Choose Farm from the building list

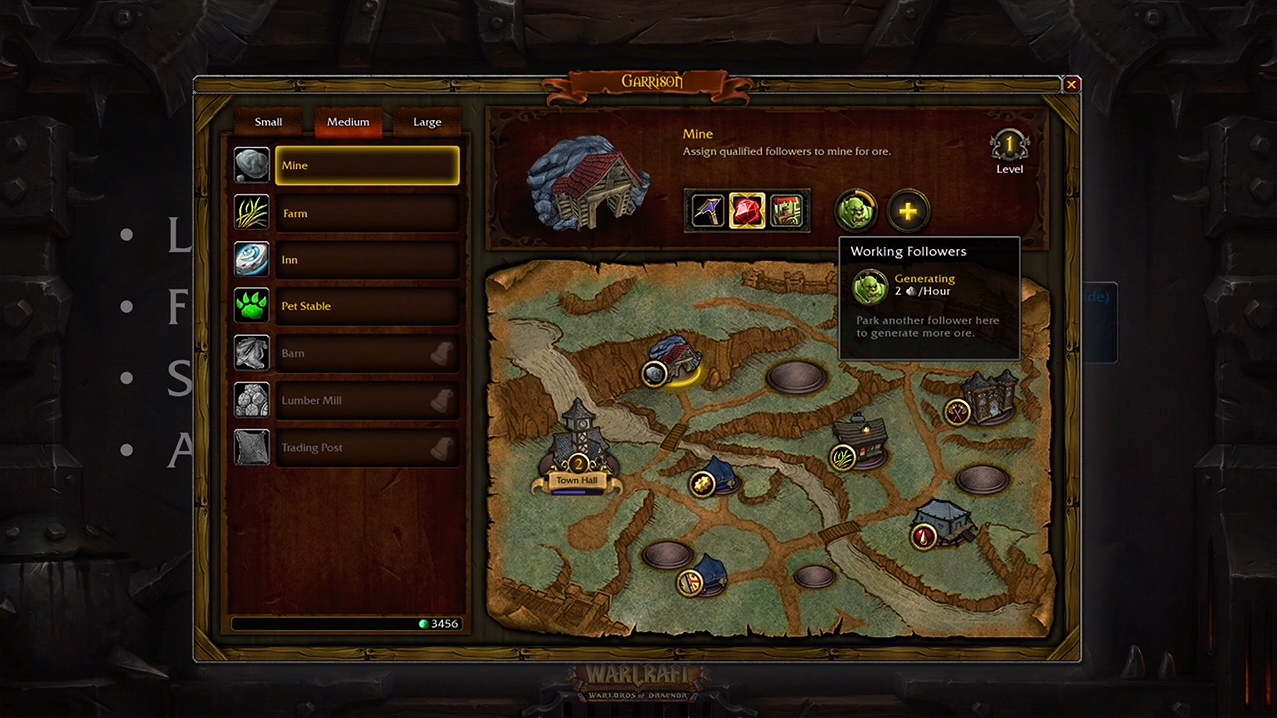click(x=366, y=213)
